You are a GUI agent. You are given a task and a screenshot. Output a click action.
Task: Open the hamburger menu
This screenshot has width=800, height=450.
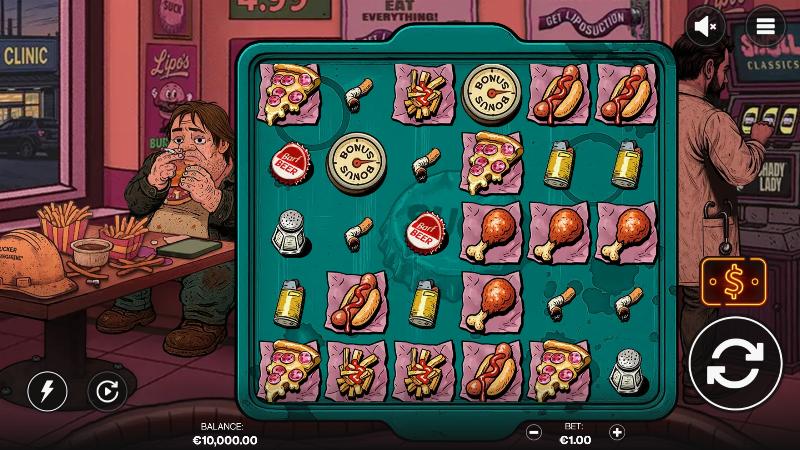[x=766, y=27]
